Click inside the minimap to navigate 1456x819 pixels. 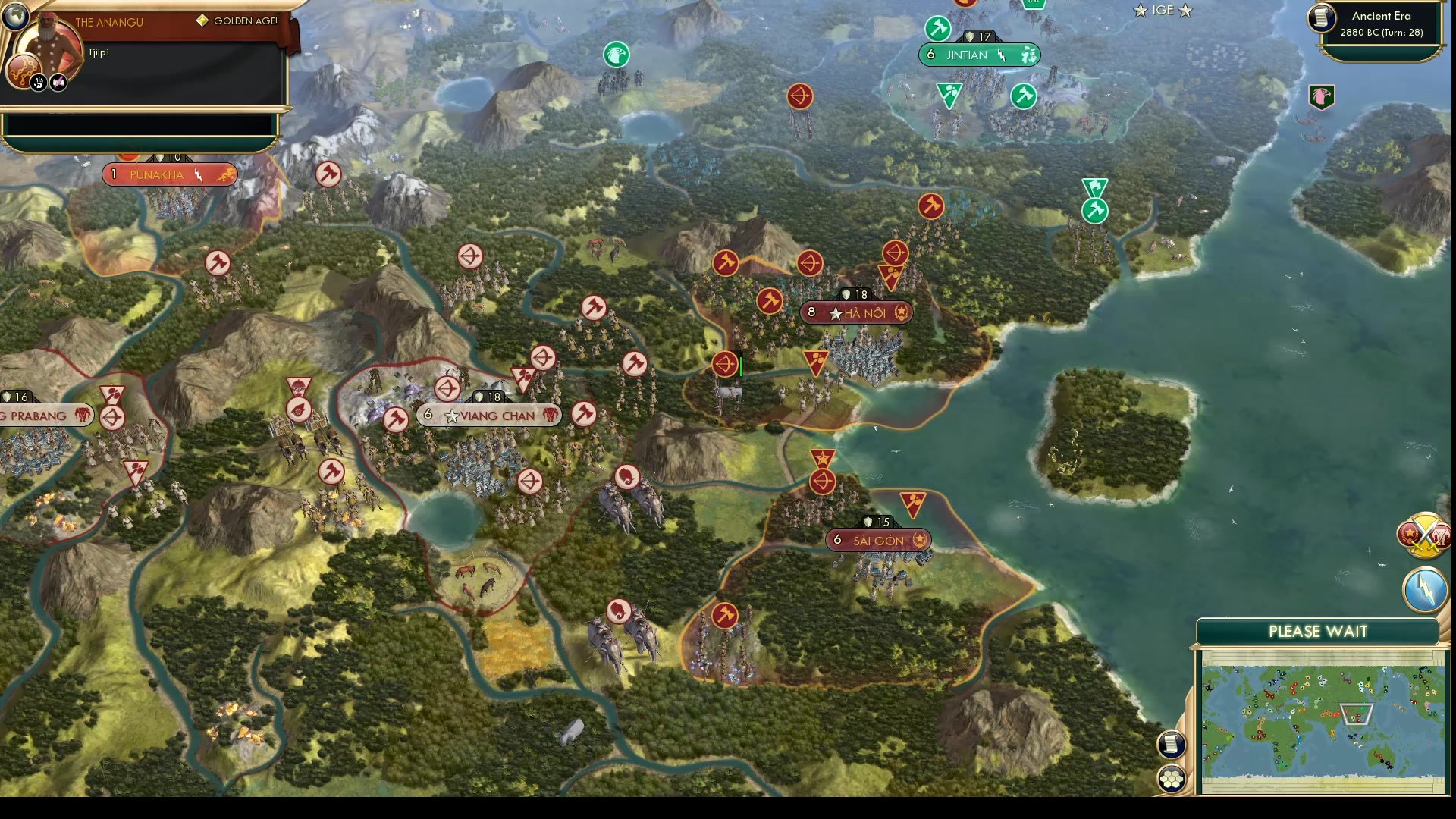pos(1319,709)
